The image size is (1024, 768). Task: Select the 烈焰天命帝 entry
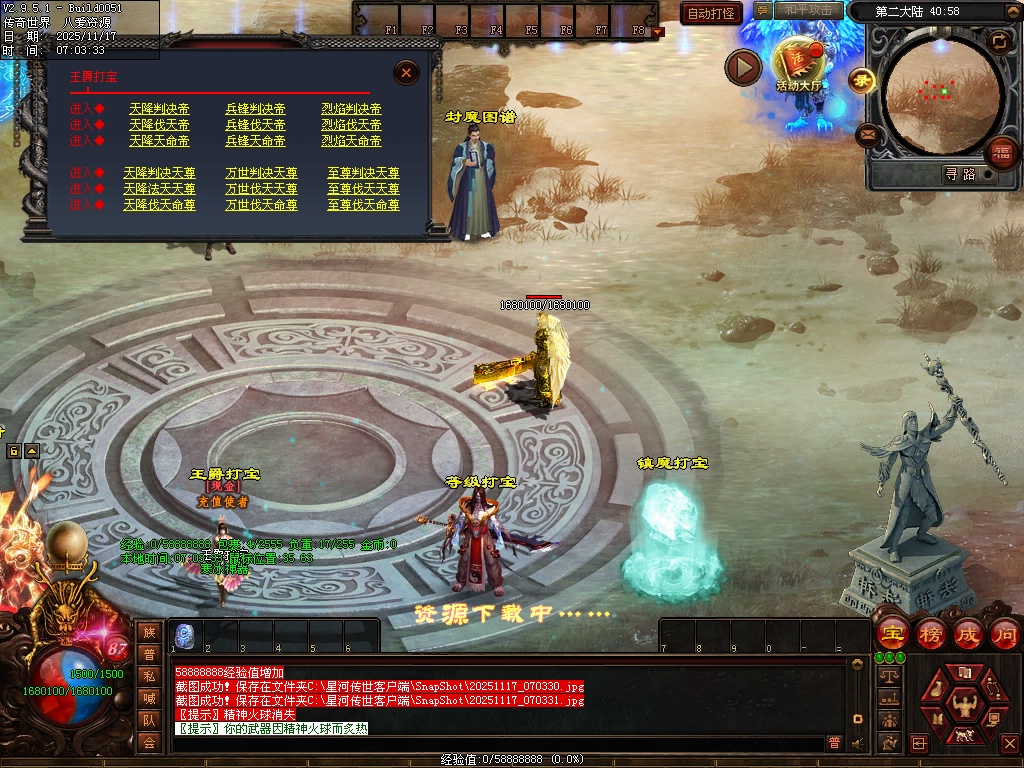coord(351,141)
